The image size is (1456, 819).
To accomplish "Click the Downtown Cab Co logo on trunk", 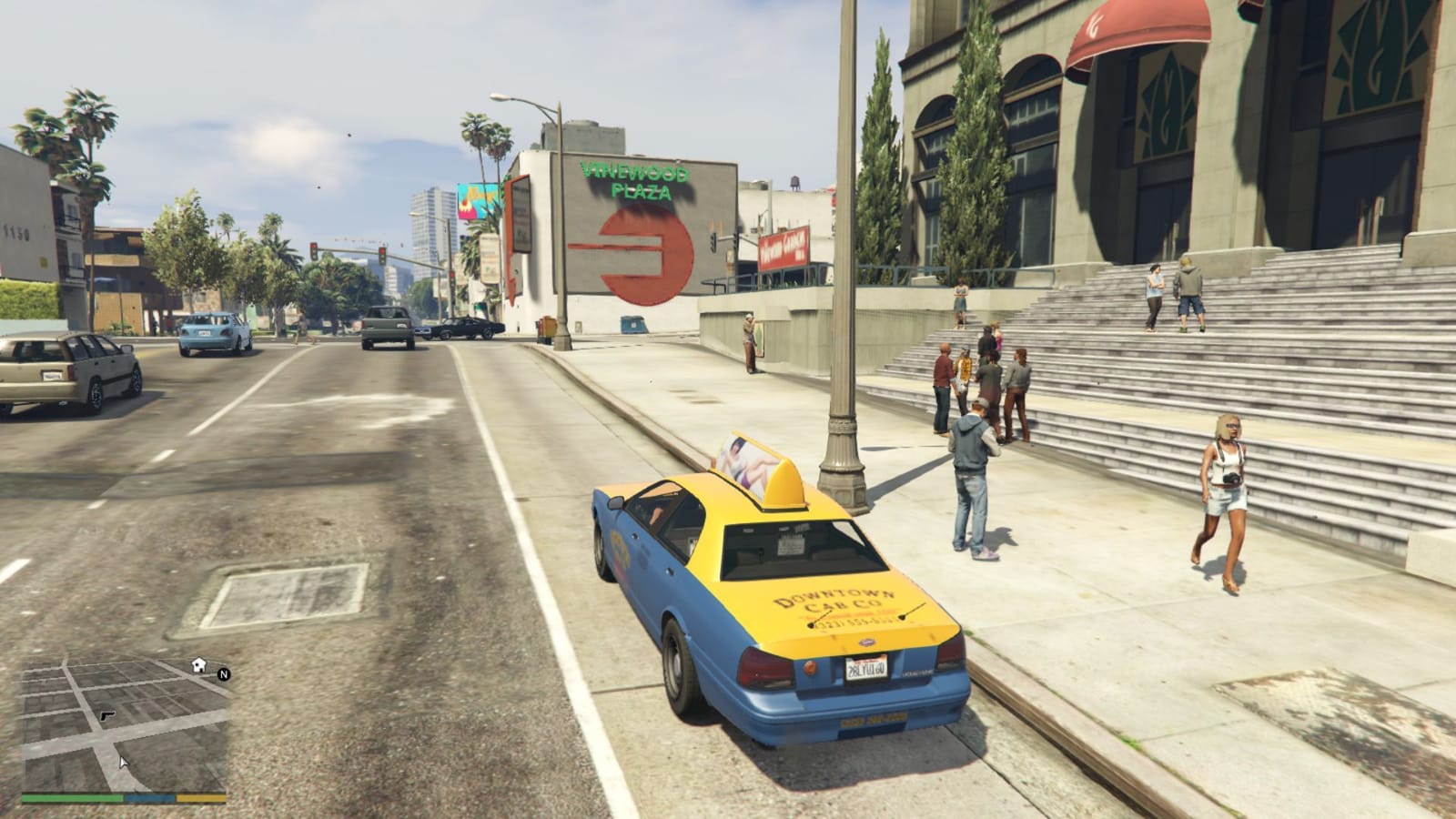I will pos(831,599).
